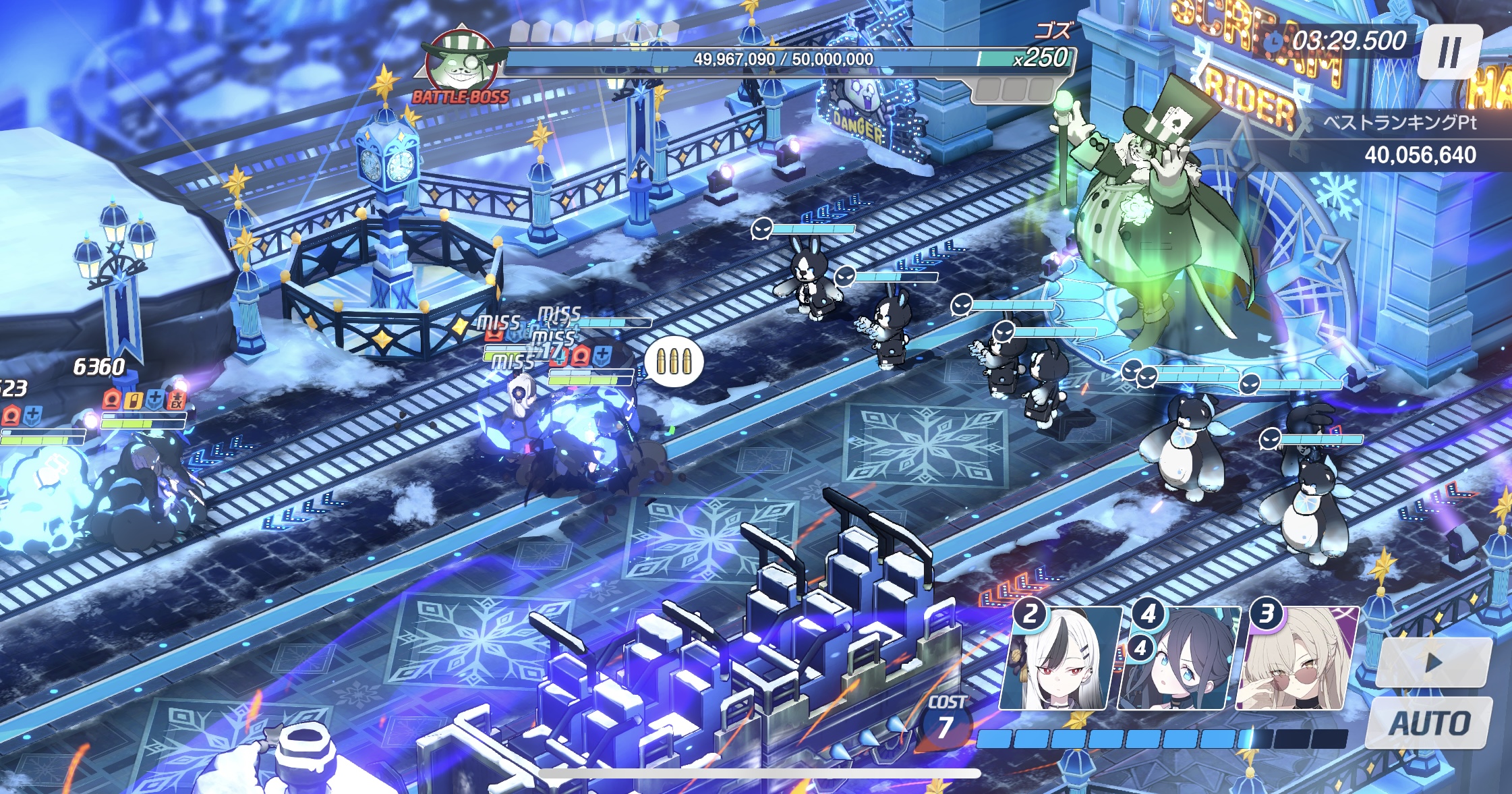
Task: Change battle speed with the play arrow button
Action: click(1433, 662)
